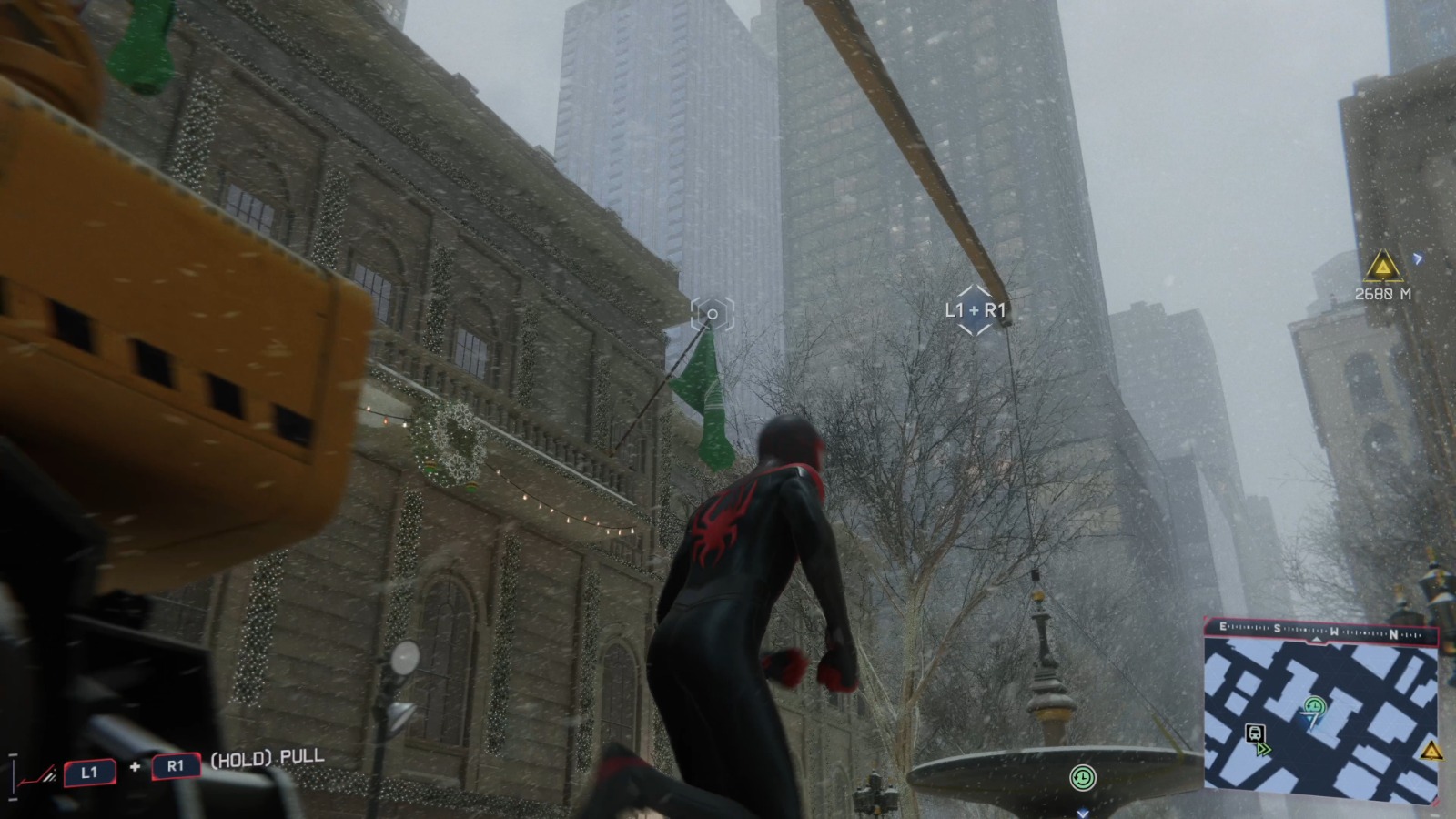Viewport: 1456px width, 819px height.
Task: Click the chevron arrow below the compass strip
Action: (x=1317, y=639)
